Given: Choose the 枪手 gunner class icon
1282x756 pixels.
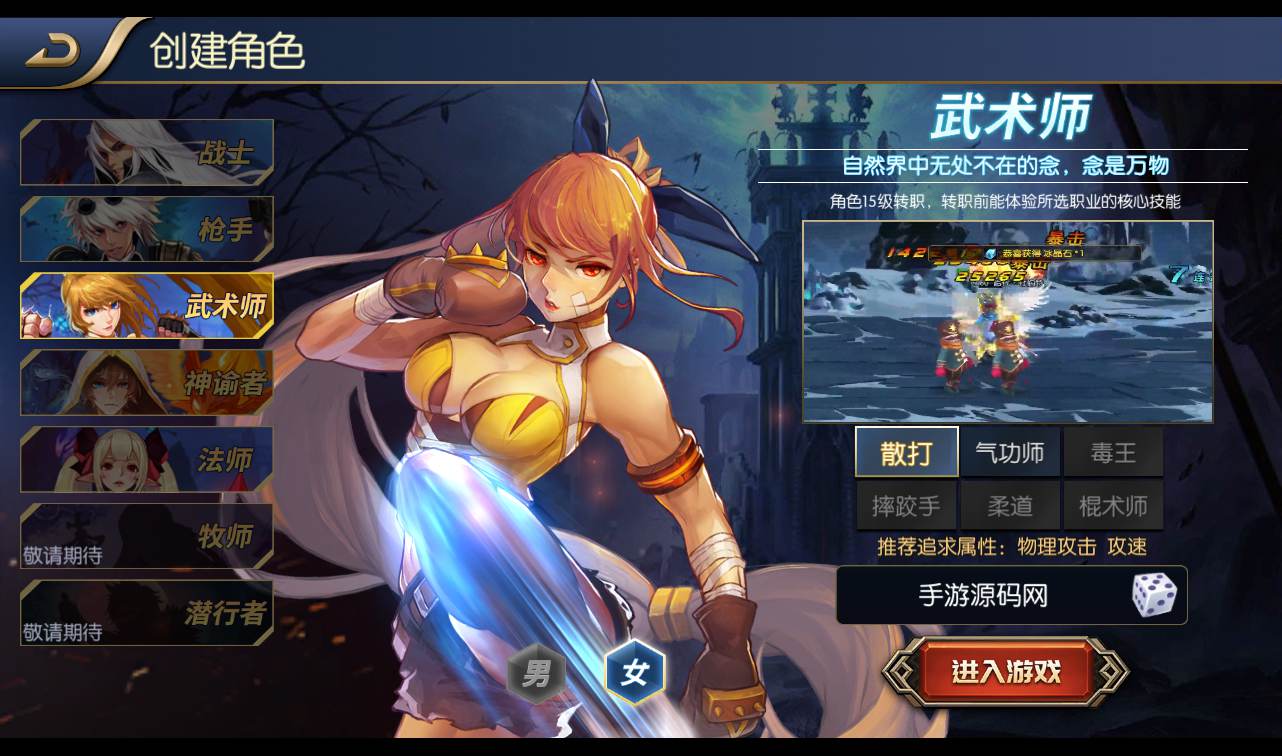Looking at the screenshot, I should (146, 228).
